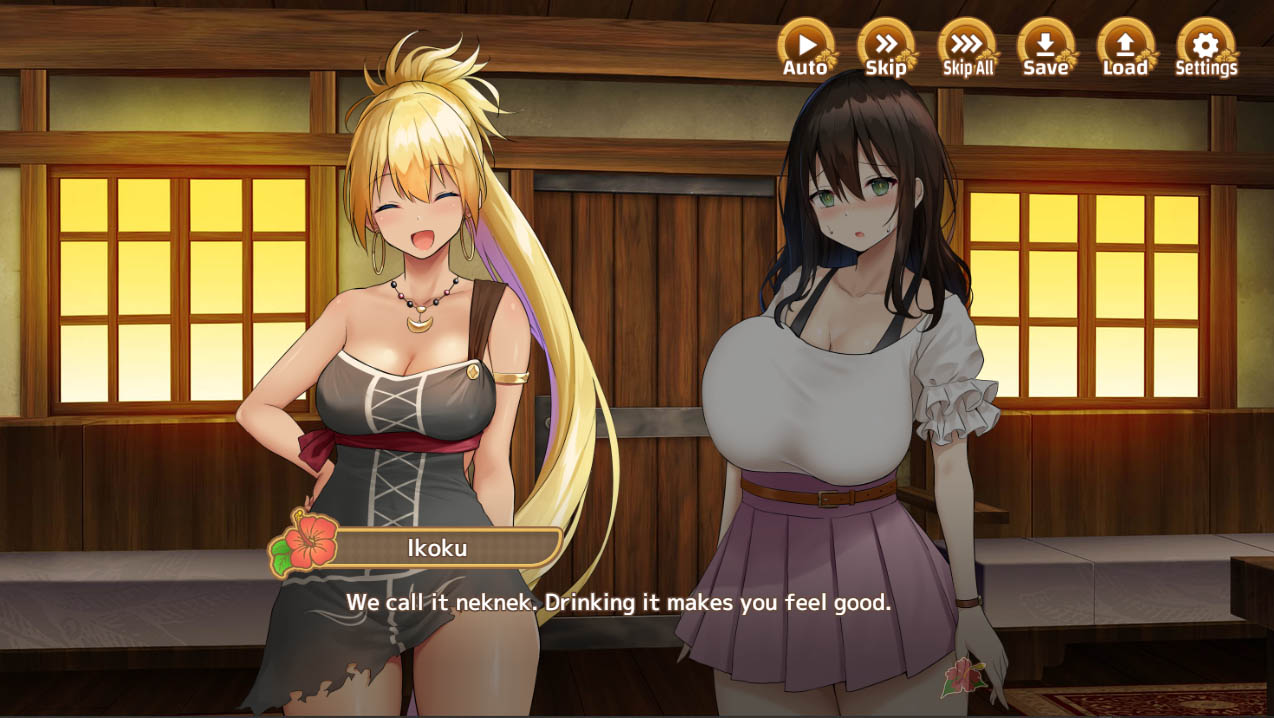This screenshot has width=1274, height=718.
Task: Open the Settings gear menu
Action: click(x=1205, y=47)
